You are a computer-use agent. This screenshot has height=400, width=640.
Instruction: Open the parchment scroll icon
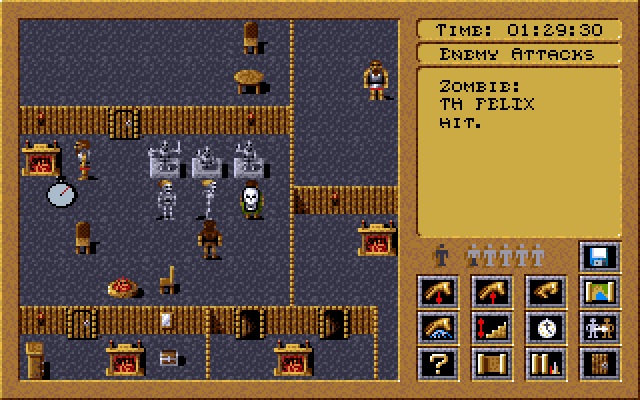coord(492,362)
